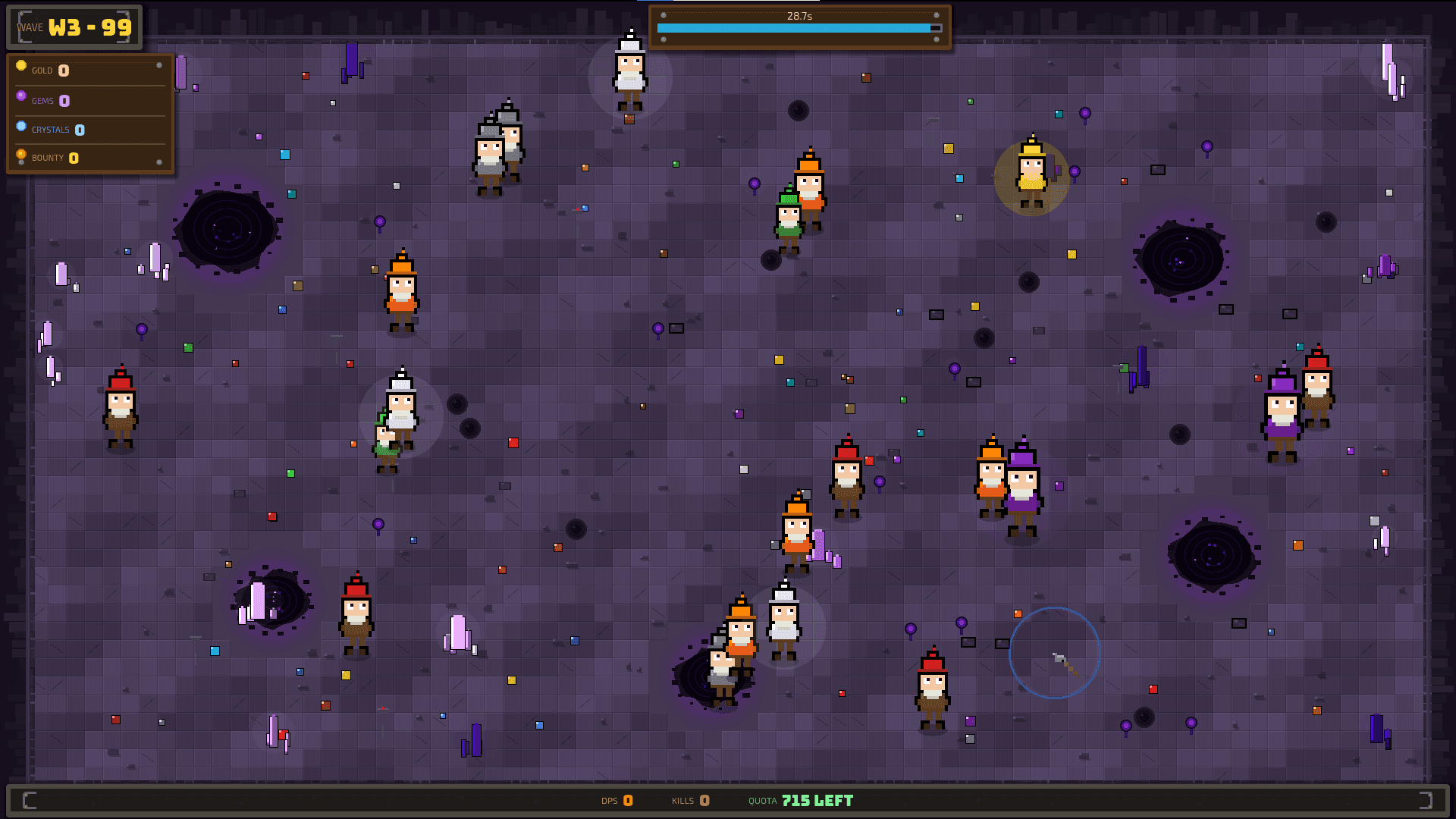Click the WAVE W3-99 counter
The height and width of the screenshot is (819, 1456).
(74, 27)
